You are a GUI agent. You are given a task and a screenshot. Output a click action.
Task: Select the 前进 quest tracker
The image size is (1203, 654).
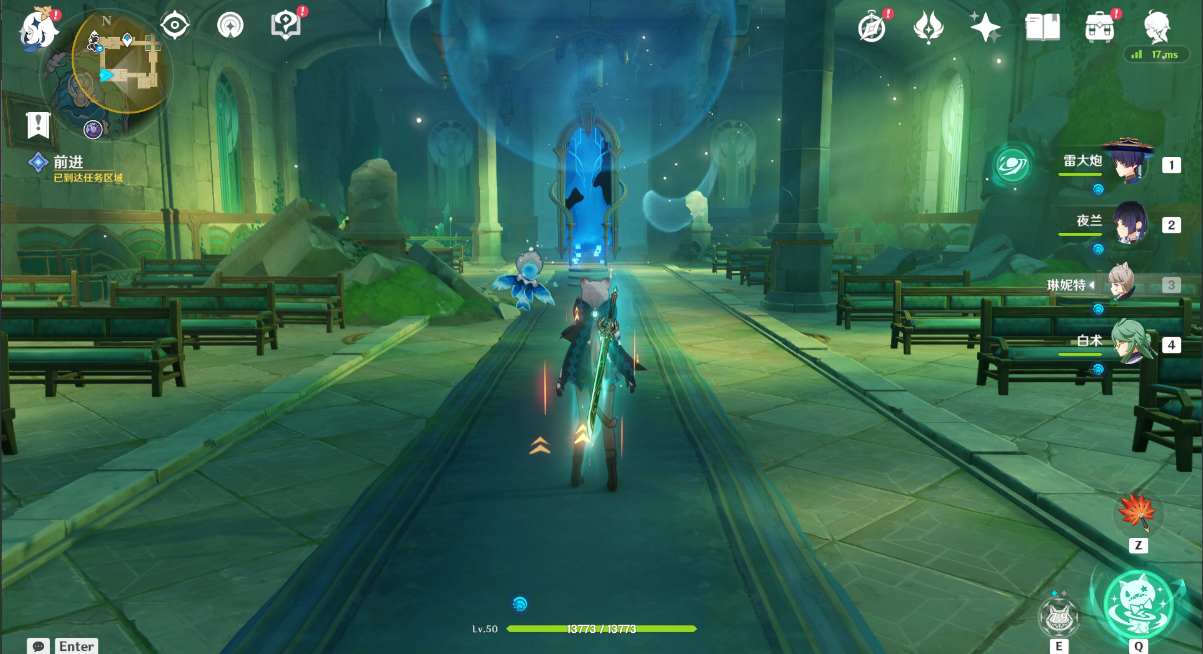(x=67, y=162)
